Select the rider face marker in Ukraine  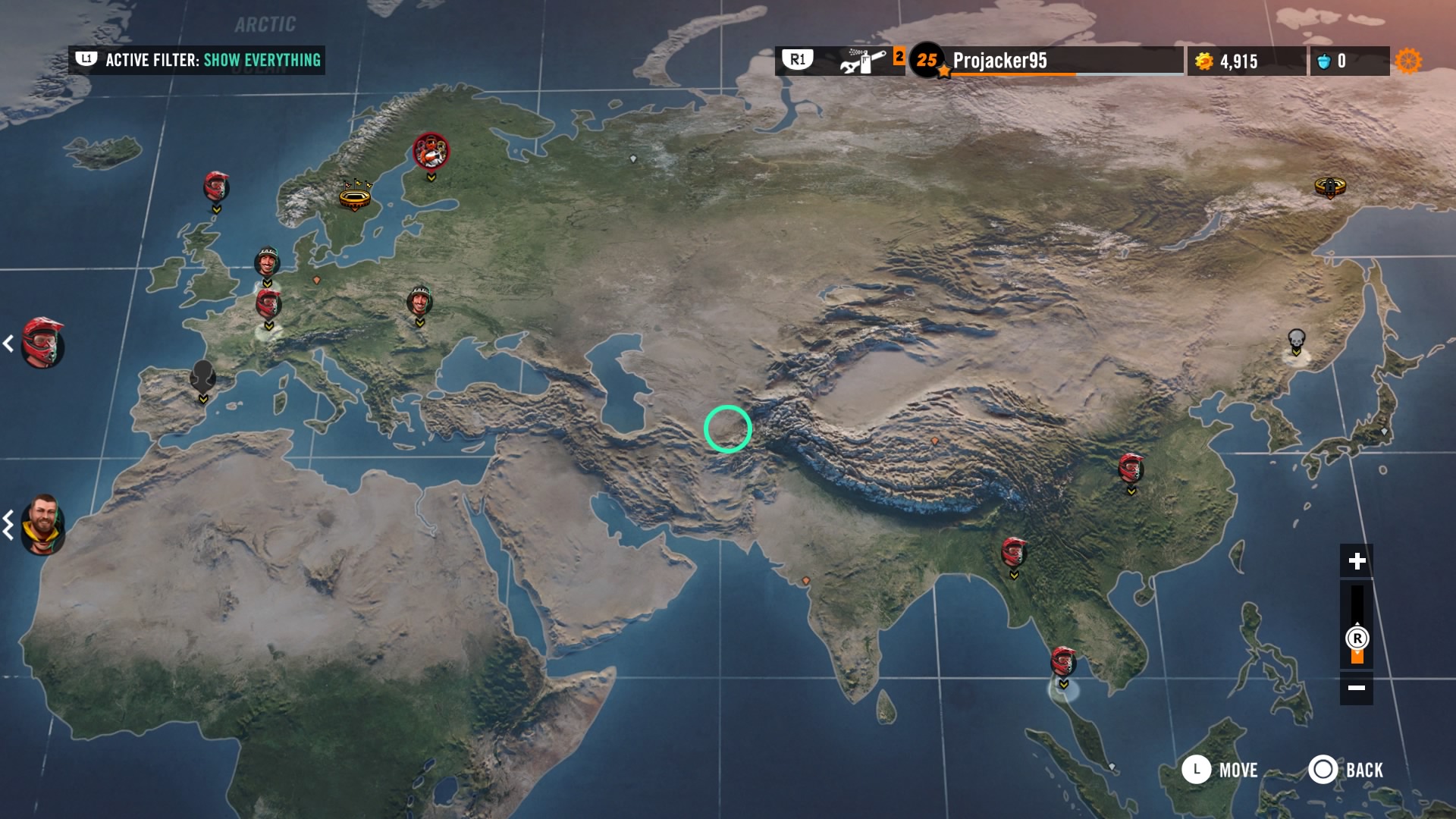pyautogui.click(x=419, y=301)
